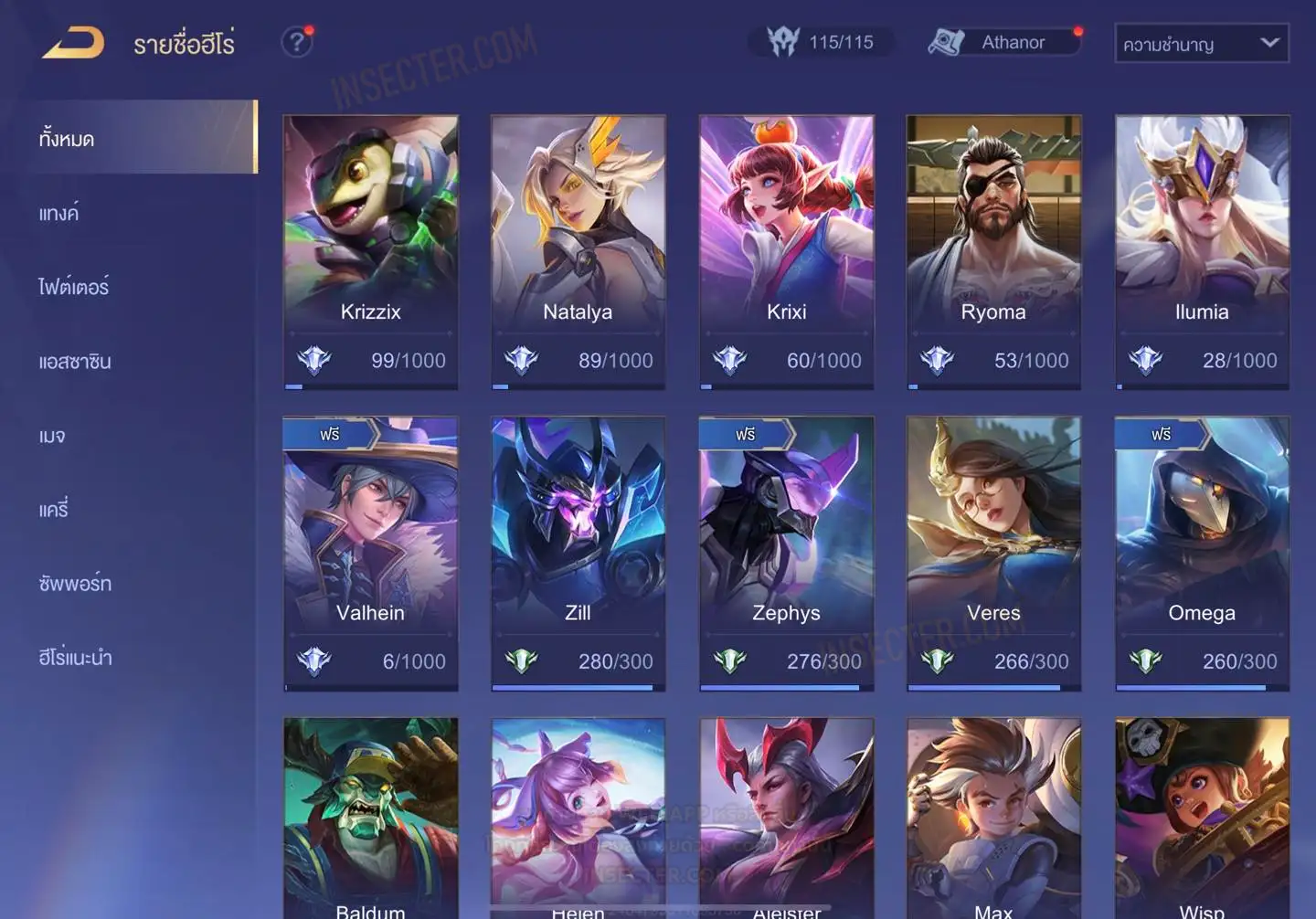
Task: Pick the Ilumia hero card
Action: pos(1202,251)
